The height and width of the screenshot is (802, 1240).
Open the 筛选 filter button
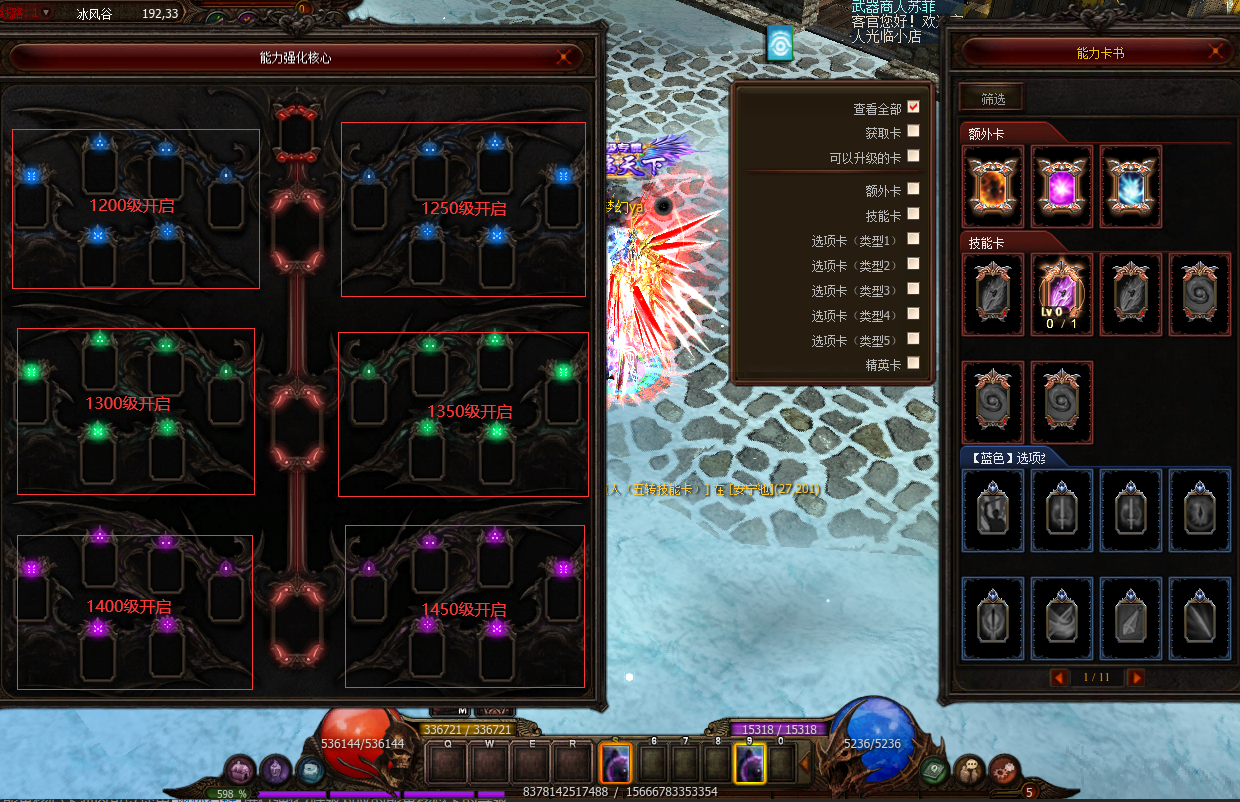[992, 98]
